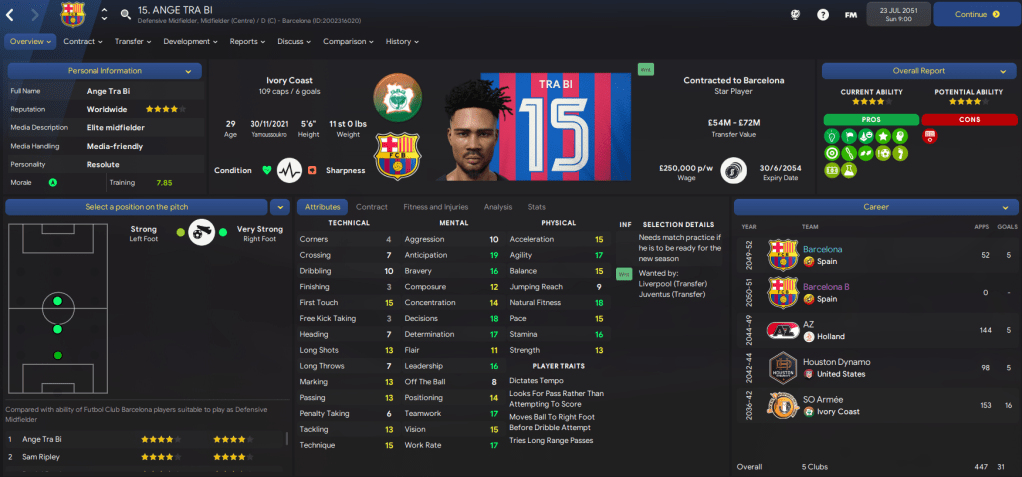Open the Overview dropdown menu
Viewport: 1022px width, 477px height.
point(30,42)
